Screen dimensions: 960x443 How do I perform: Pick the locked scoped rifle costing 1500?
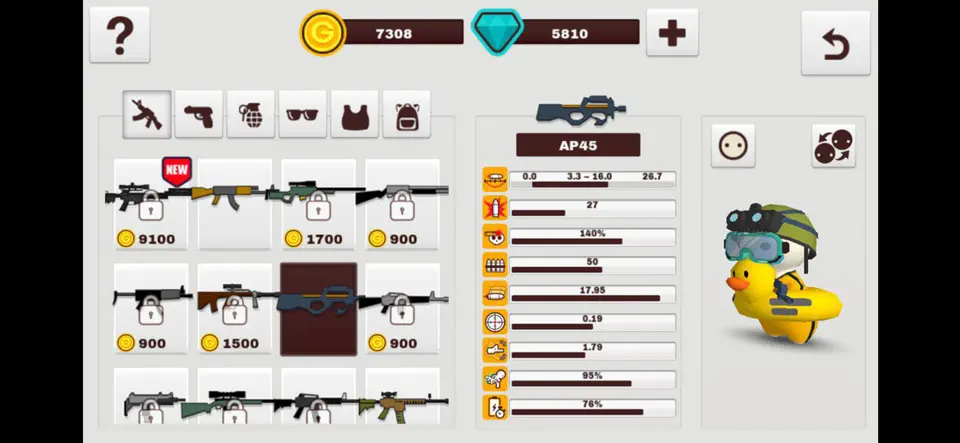[x=234, y=309]
